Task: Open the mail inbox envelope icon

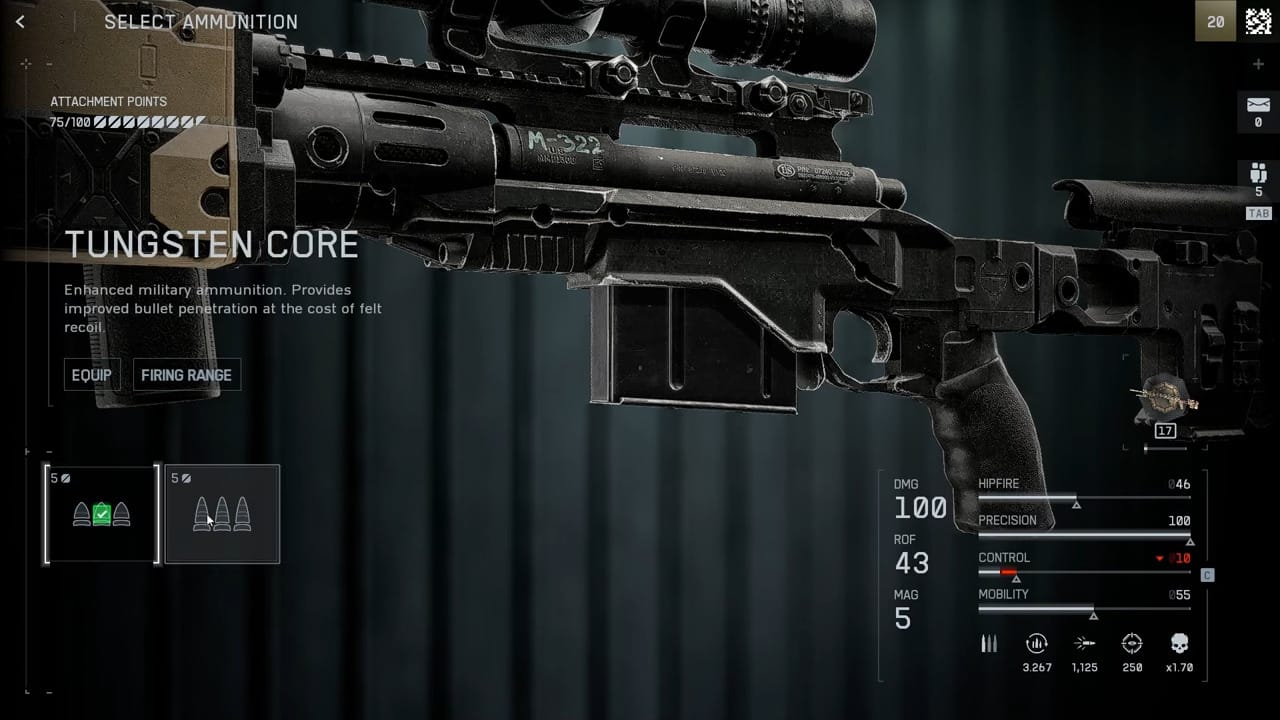Action: 1258,106
